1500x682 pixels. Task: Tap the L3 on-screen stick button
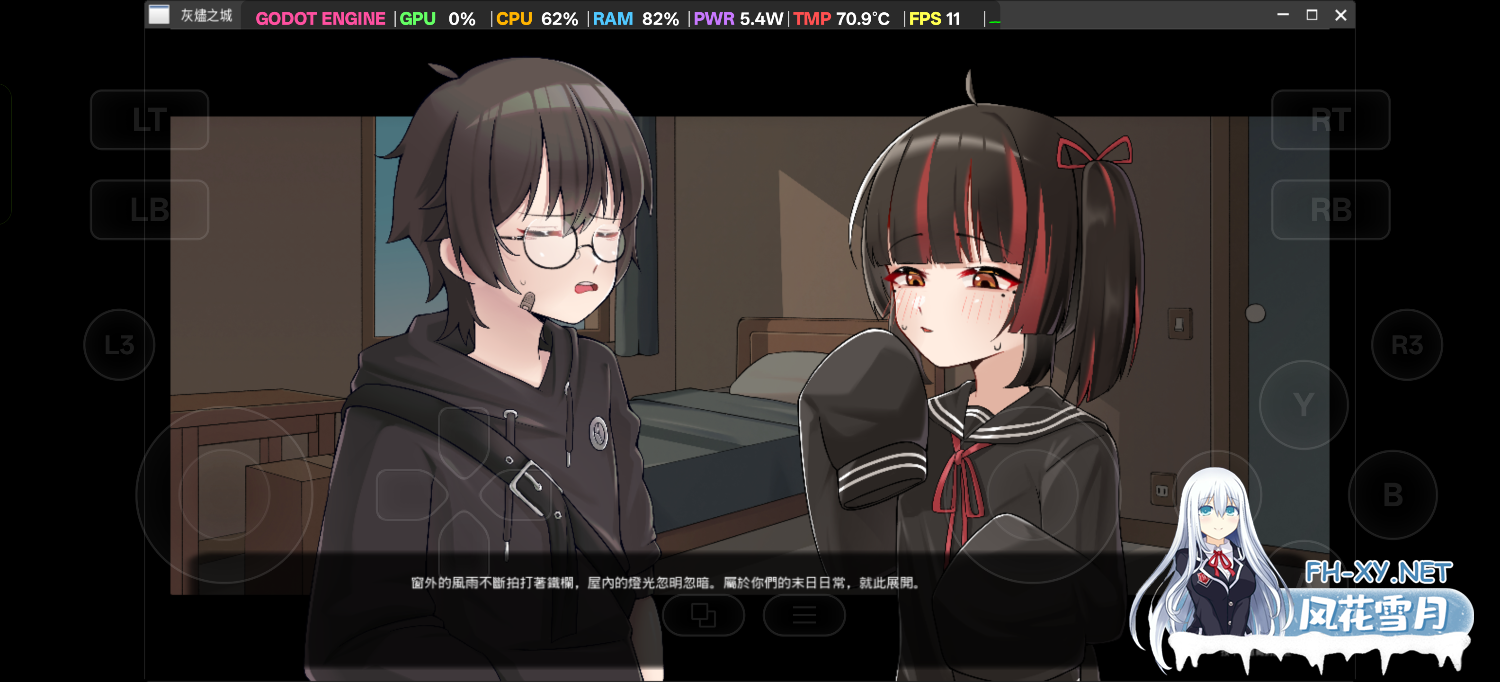[x=119, y=345]
